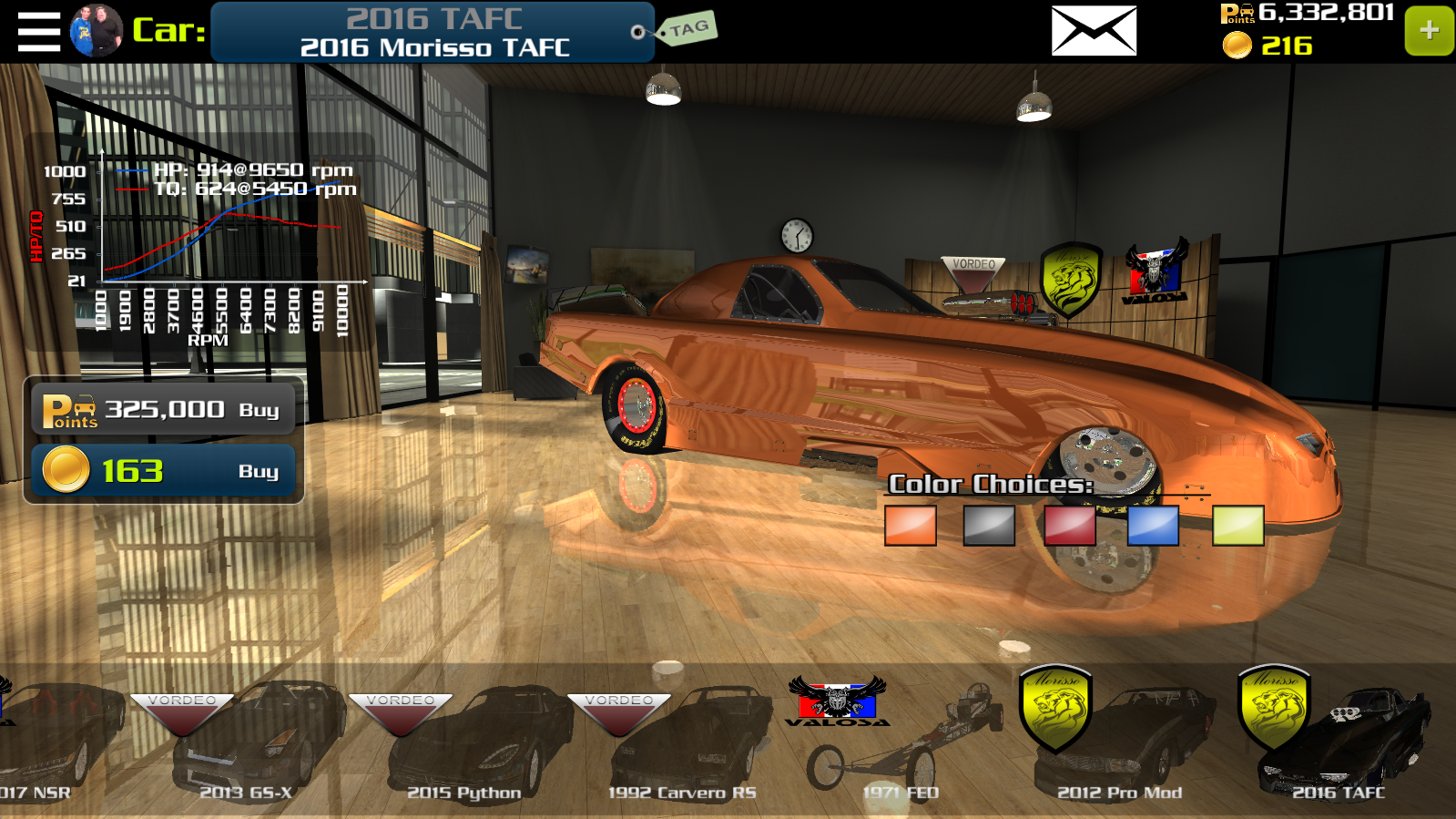Choose the red color swatch
The width and height of the screenshot is (1456, 819).
[x=1070, y=526]
